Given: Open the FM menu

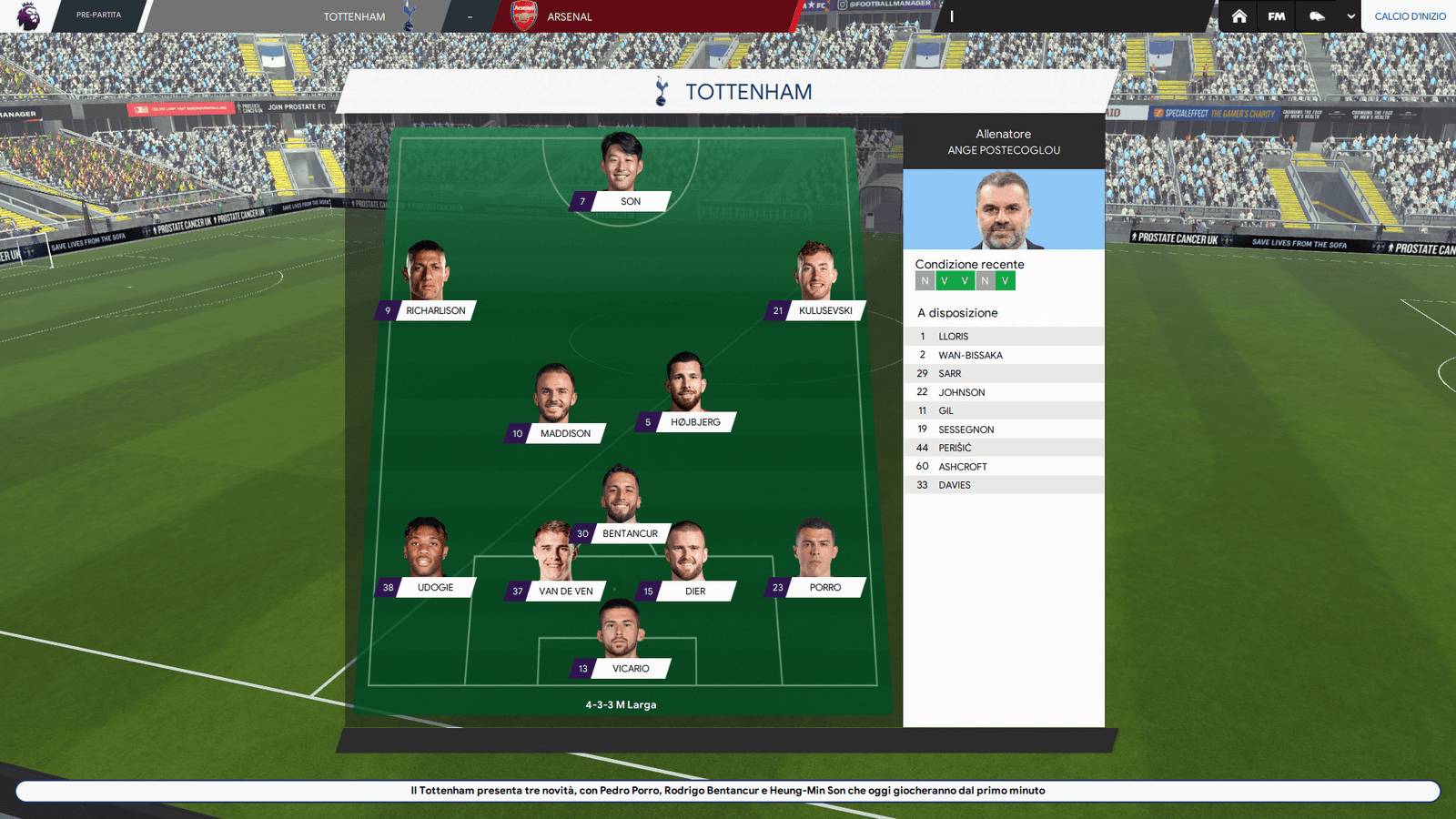Looking at the screenshot, I should click(1277, 16).
